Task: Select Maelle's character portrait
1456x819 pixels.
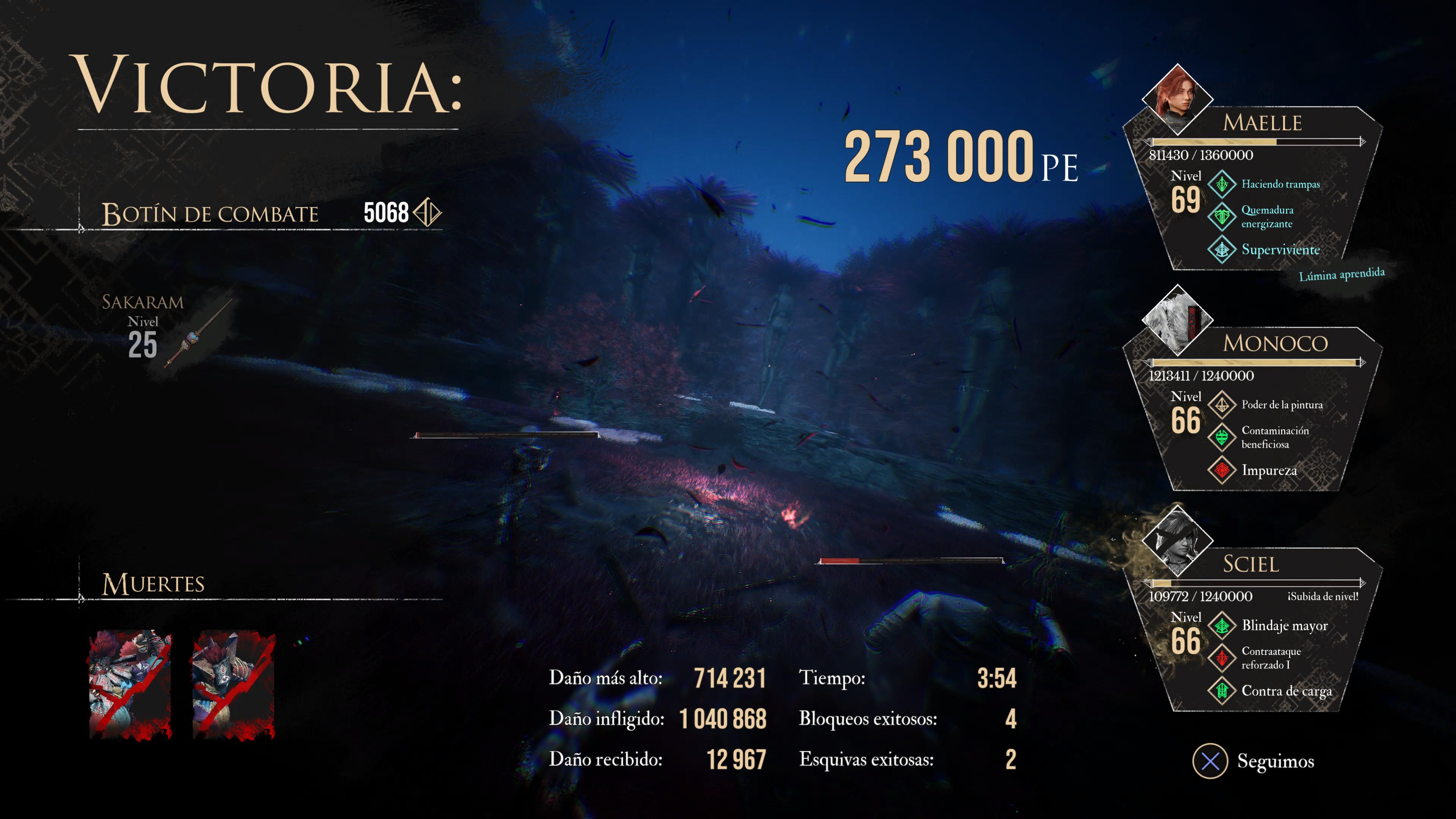Action: click(1177, 99)
